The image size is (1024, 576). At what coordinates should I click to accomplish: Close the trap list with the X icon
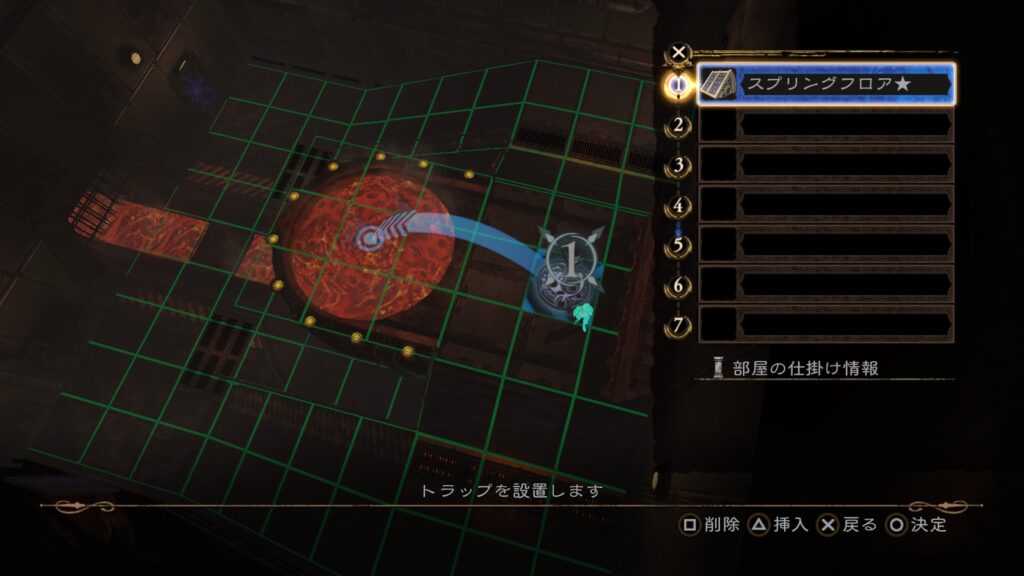click(x=680, y=52)
